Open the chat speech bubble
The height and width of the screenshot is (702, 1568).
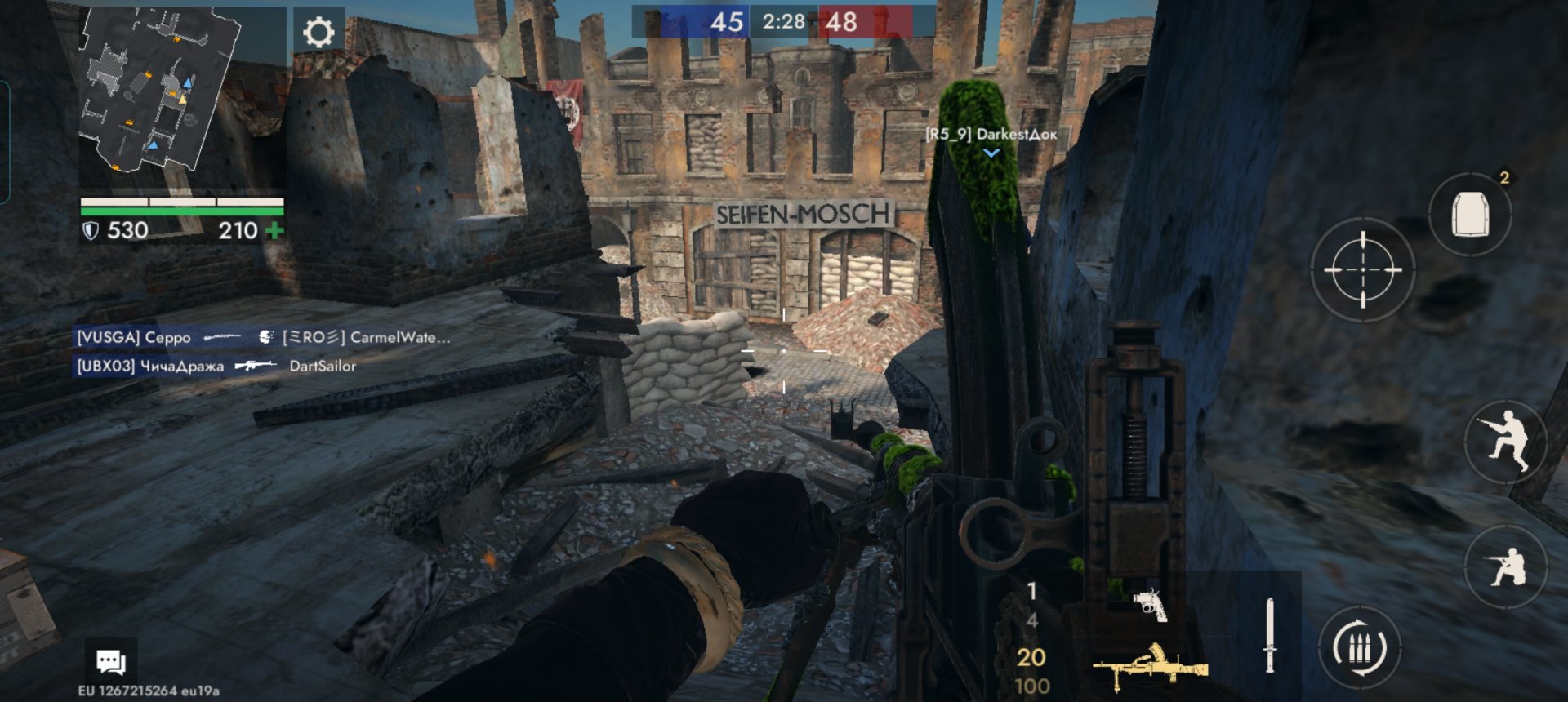point(111,661)
